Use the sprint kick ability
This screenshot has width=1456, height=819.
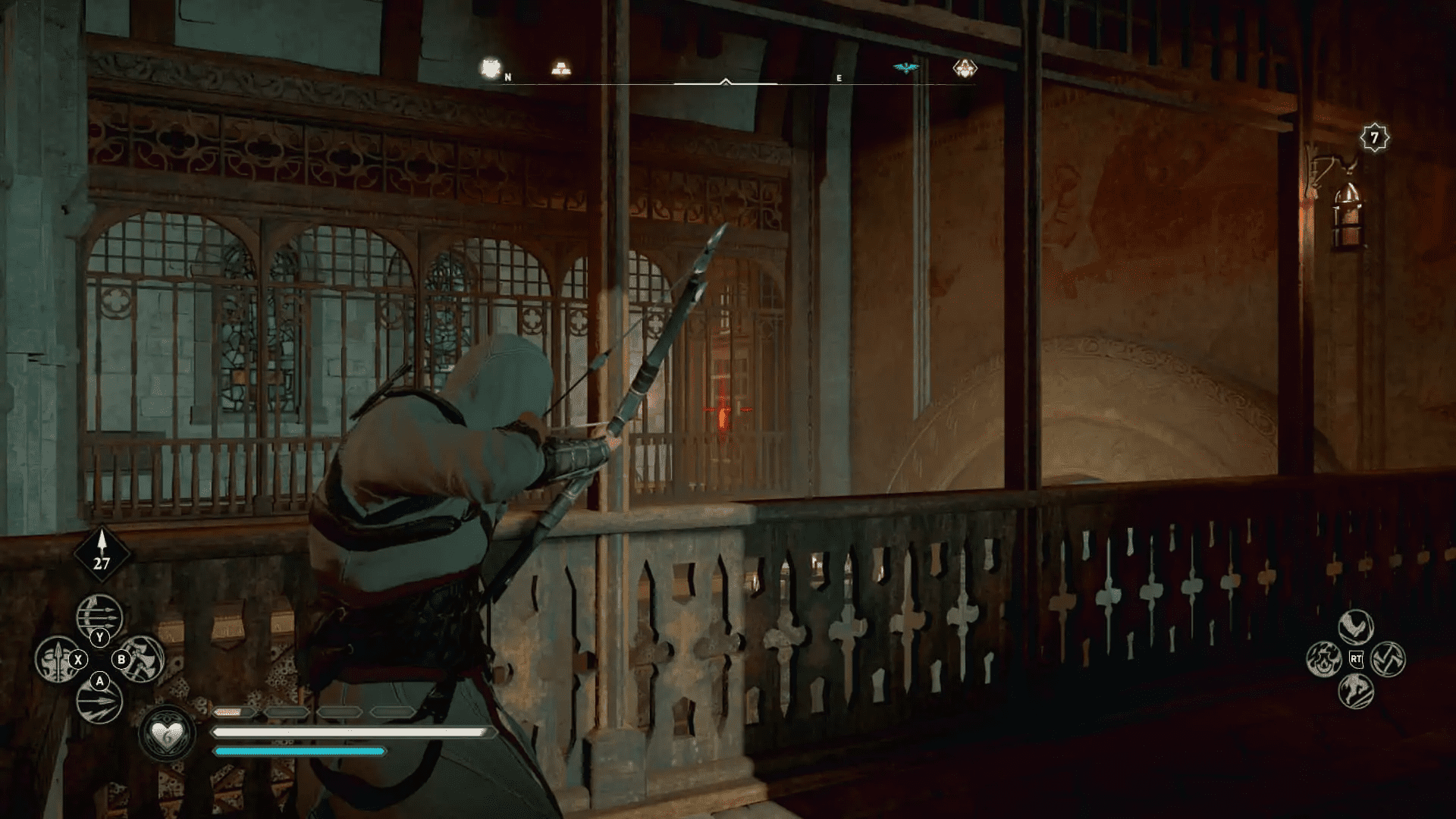click(1356, 691)
